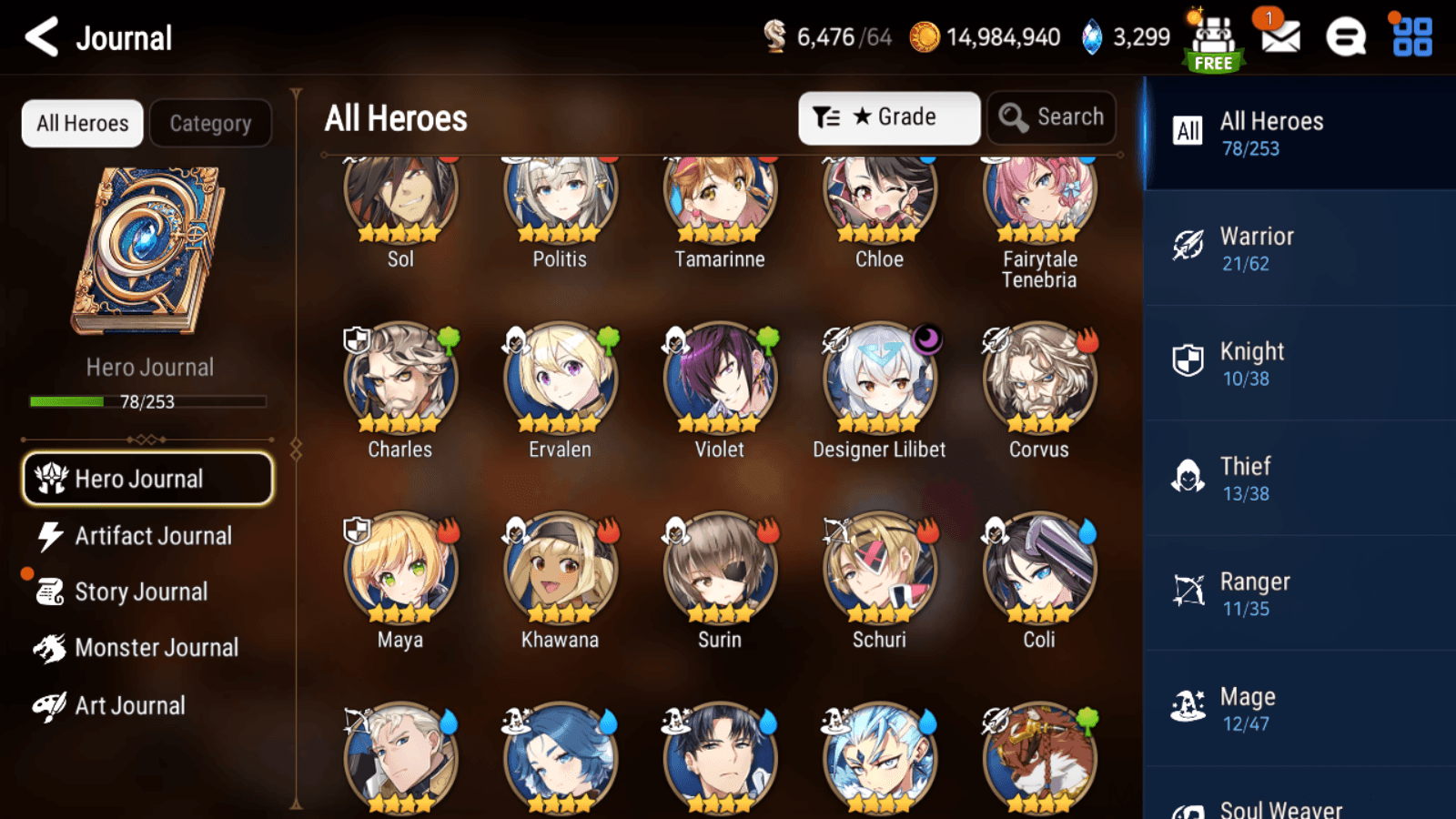Open the Grade sort dropdown
Screen dimensions: 1456x819
coord(888,116)
